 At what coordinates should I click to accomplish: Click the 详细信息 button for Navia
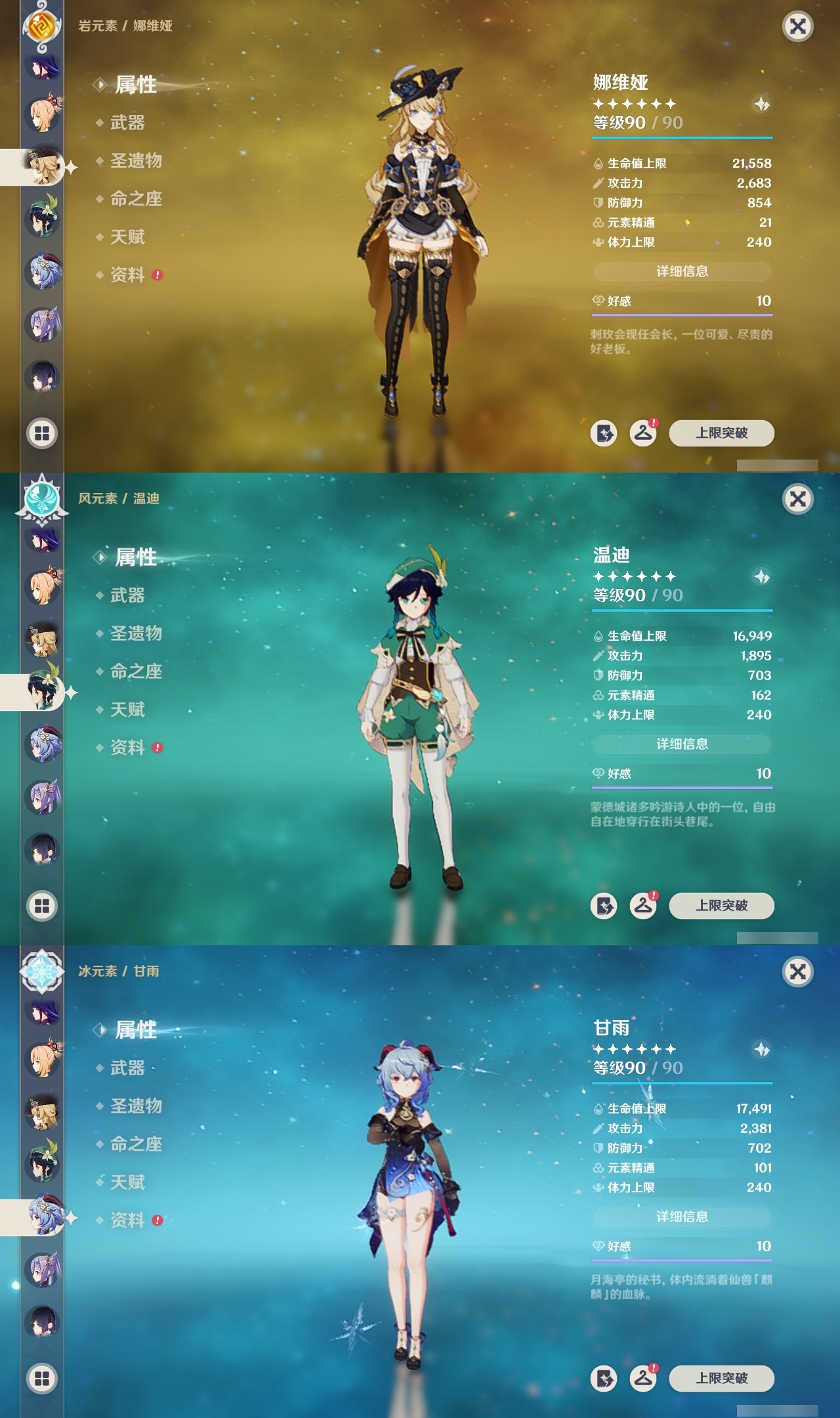click(x=682, y=270)
